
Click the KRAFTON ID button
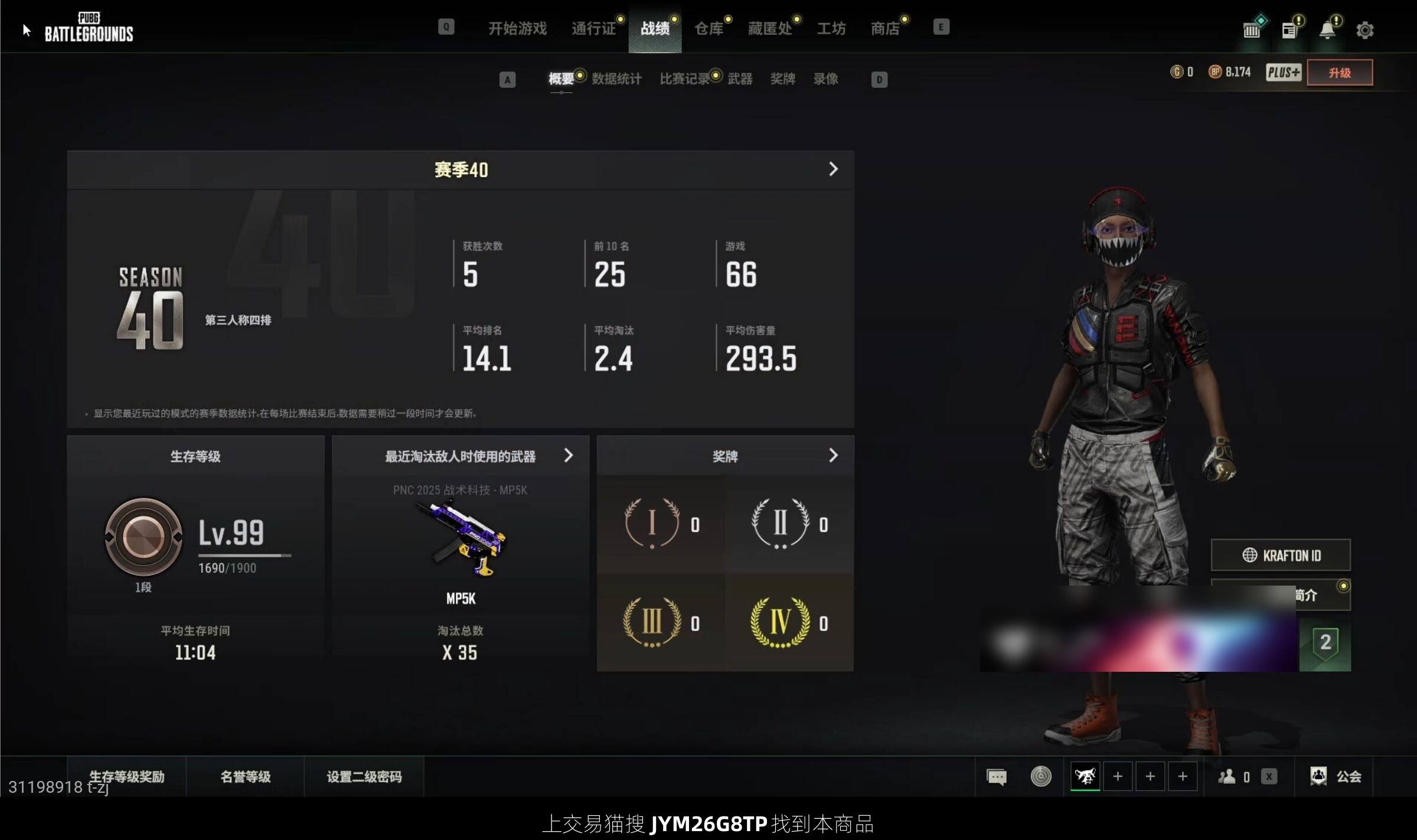click(1281, 555)
